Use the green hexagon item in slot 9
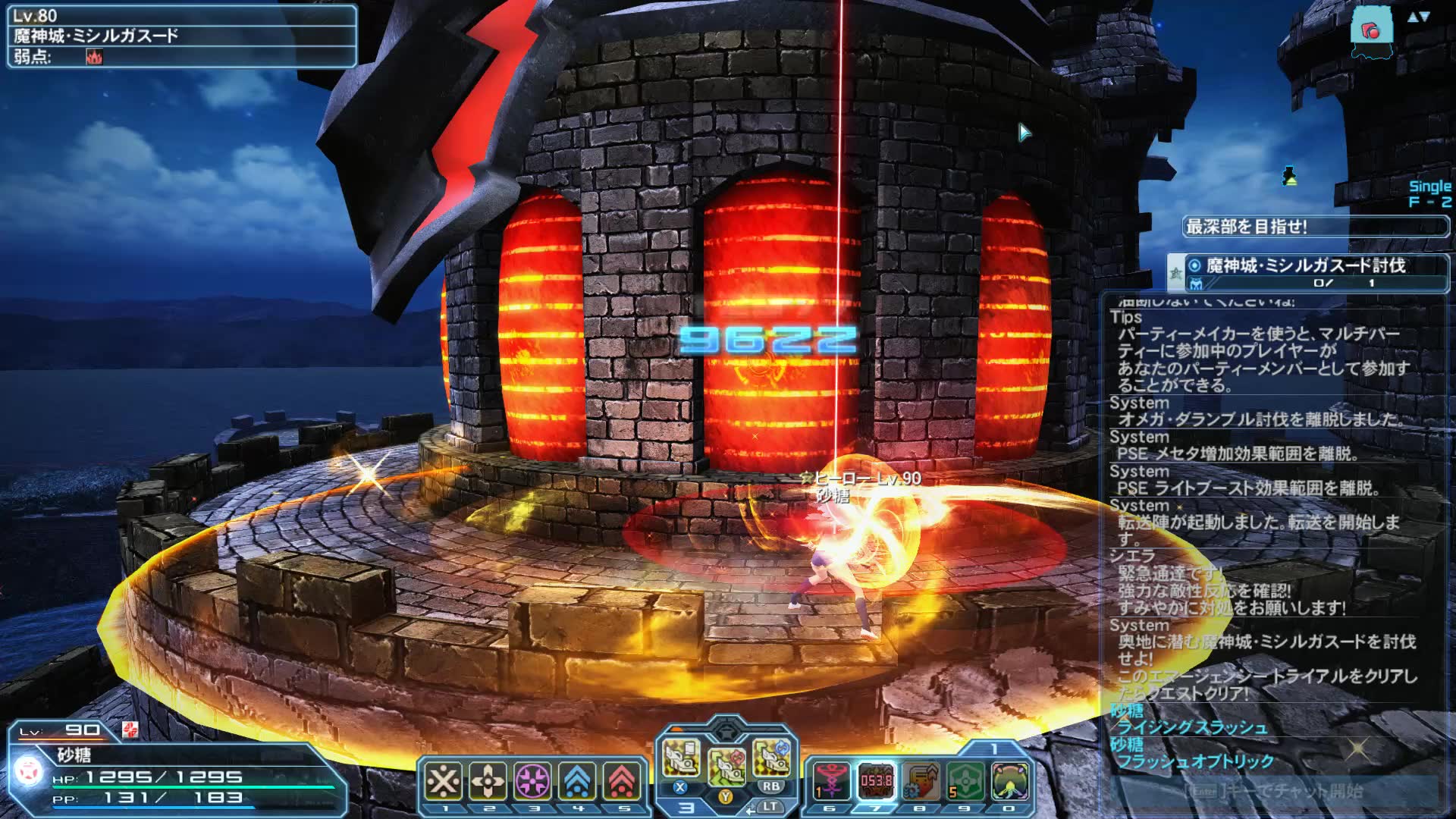This screenshot has height=819, width=1456. click(x=965, y=780)
